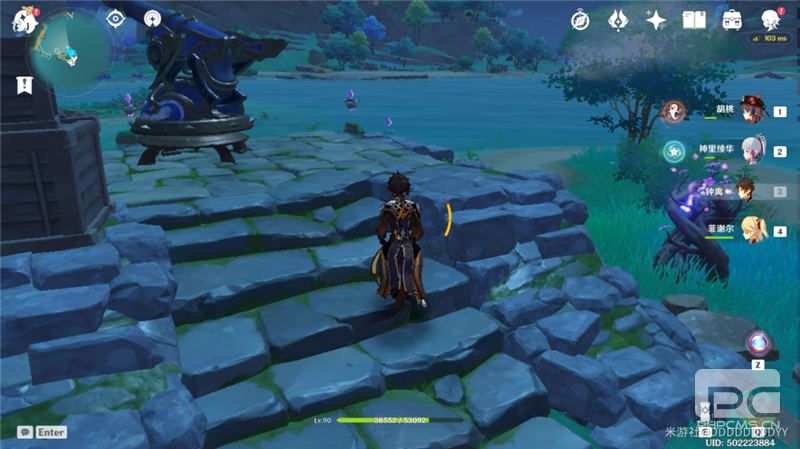The height and width of the screenshot is (449, 800).
Task: Switch to party member 胡桃
Action: pyautogui.click(x=751, y=112)
